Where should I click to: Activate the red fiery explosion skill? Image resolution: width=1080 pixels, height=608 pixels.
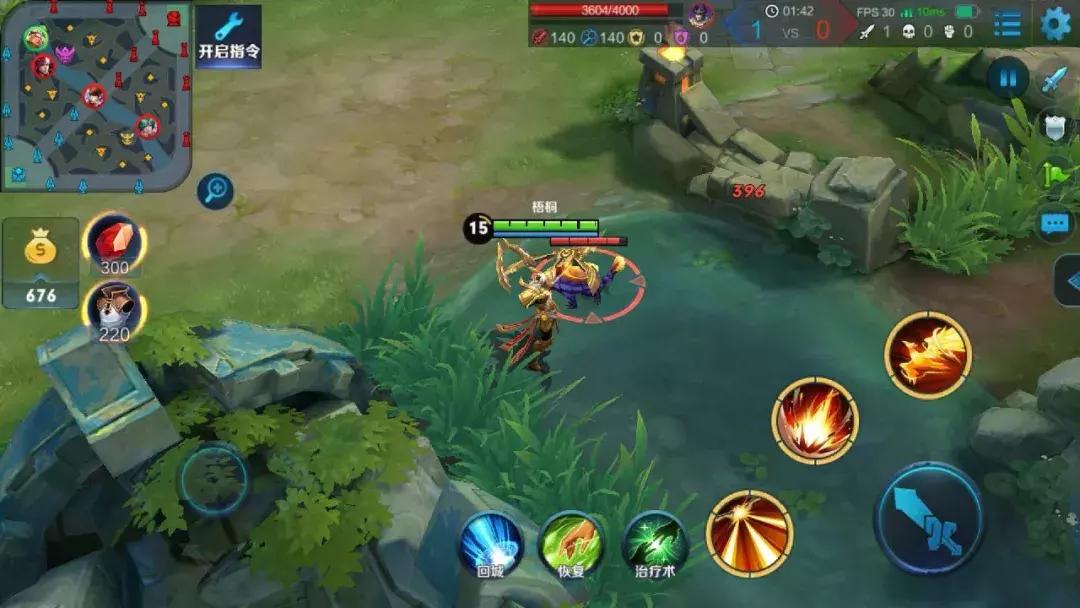[815, 420]
